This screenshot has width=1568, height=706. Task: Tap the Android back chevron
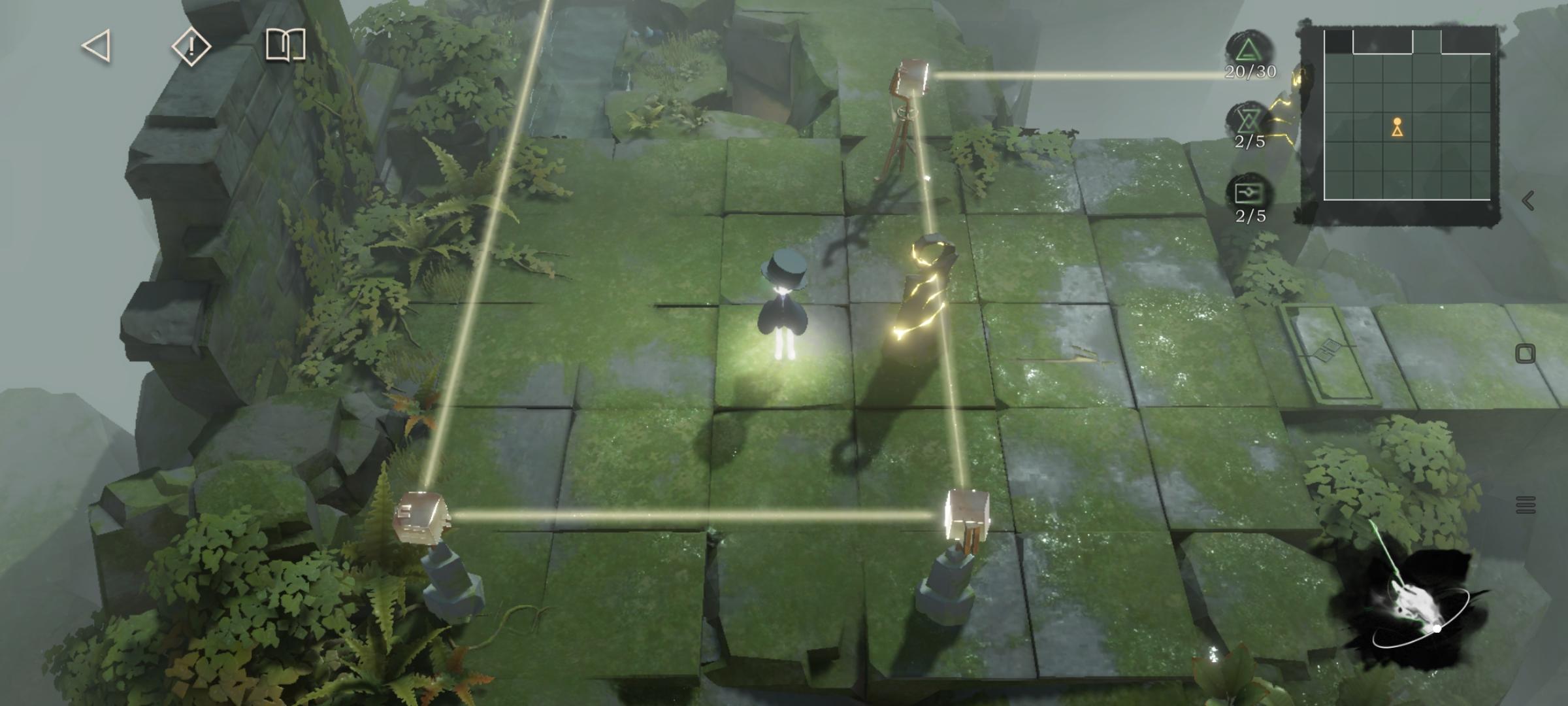(1527, 201)
